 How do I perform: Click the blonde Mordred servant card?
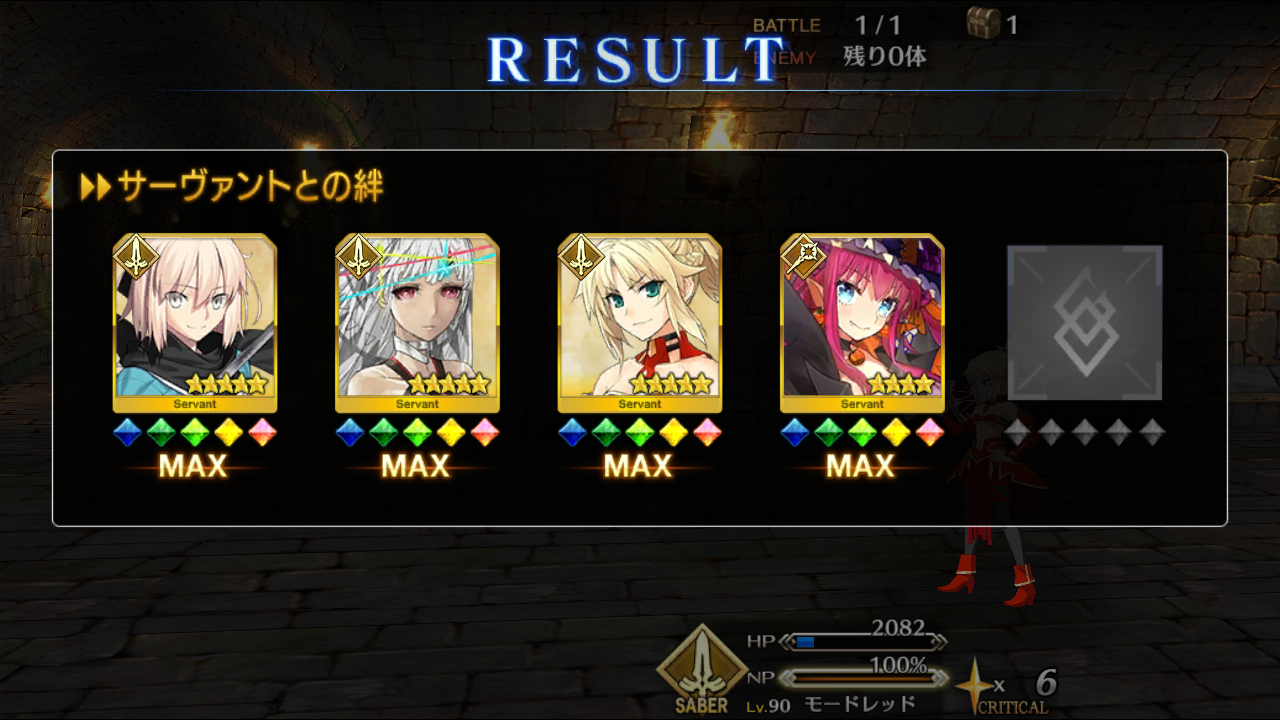639,322
